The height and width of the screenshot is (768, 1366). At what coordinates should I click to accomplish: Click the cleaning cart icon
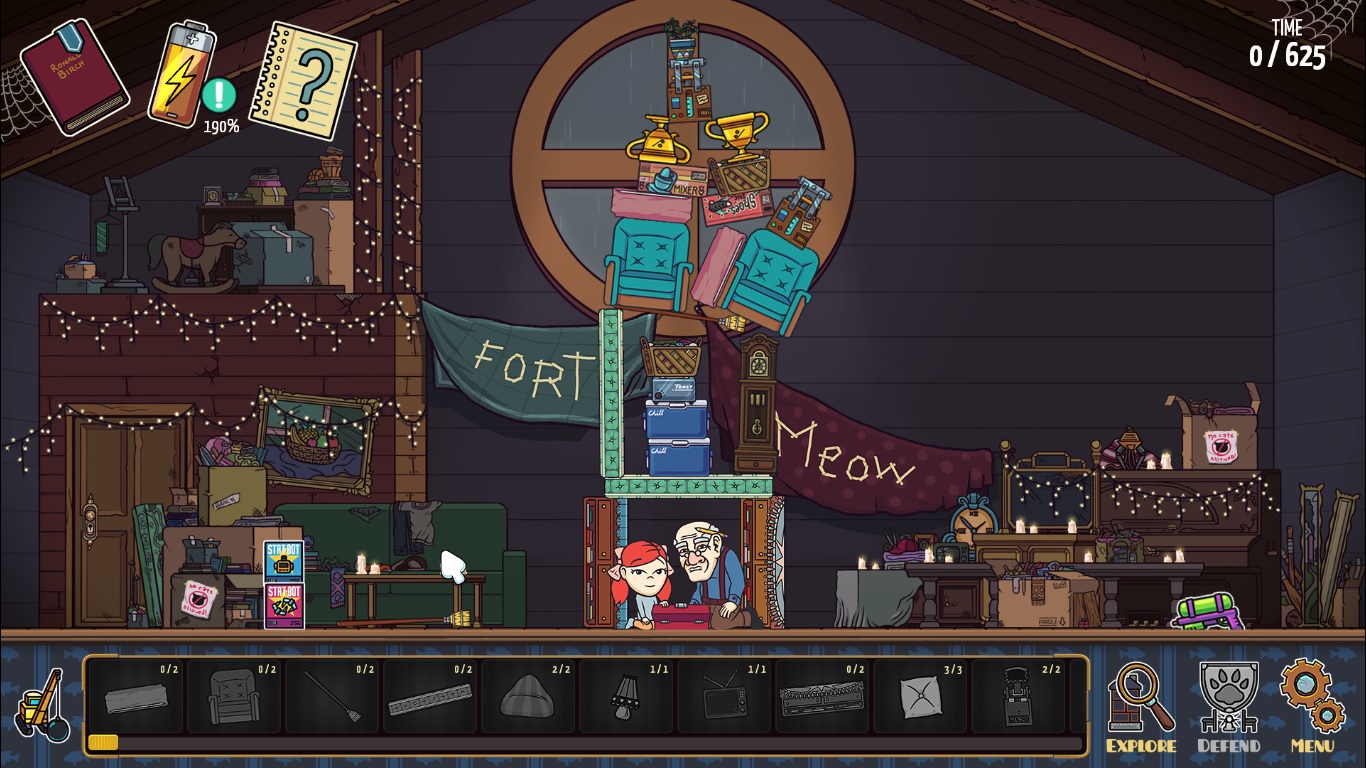click(x=41, y=705)
